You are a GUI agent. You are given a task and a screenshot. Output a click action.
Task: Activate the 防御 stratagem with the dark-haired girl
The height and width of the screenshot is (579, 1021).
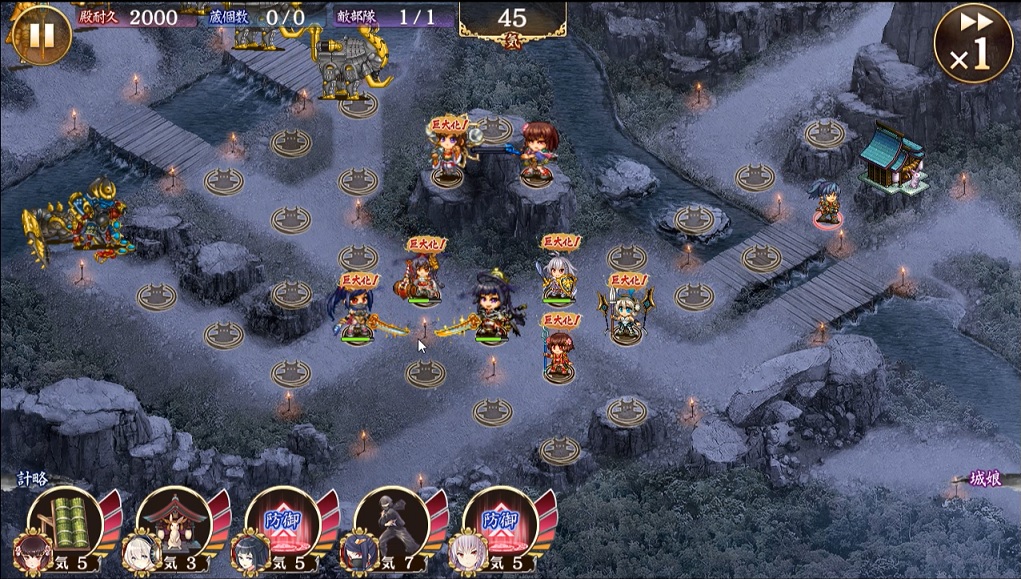click(x=281, y=527)
